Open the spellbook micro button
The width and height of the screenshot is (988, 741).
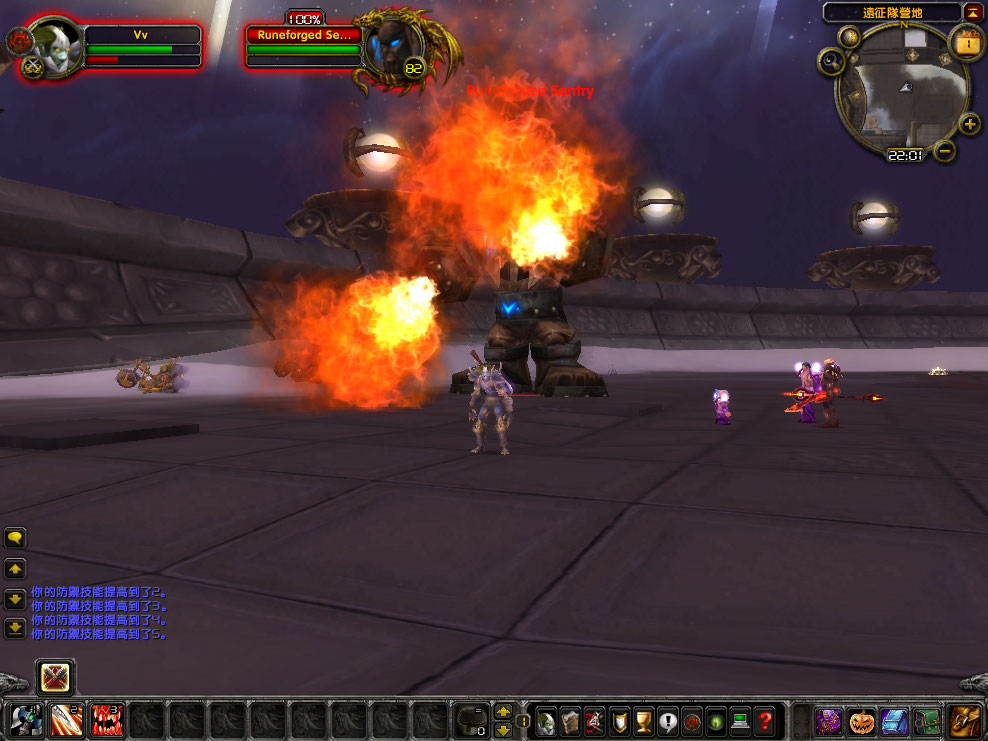click(570, 720)
